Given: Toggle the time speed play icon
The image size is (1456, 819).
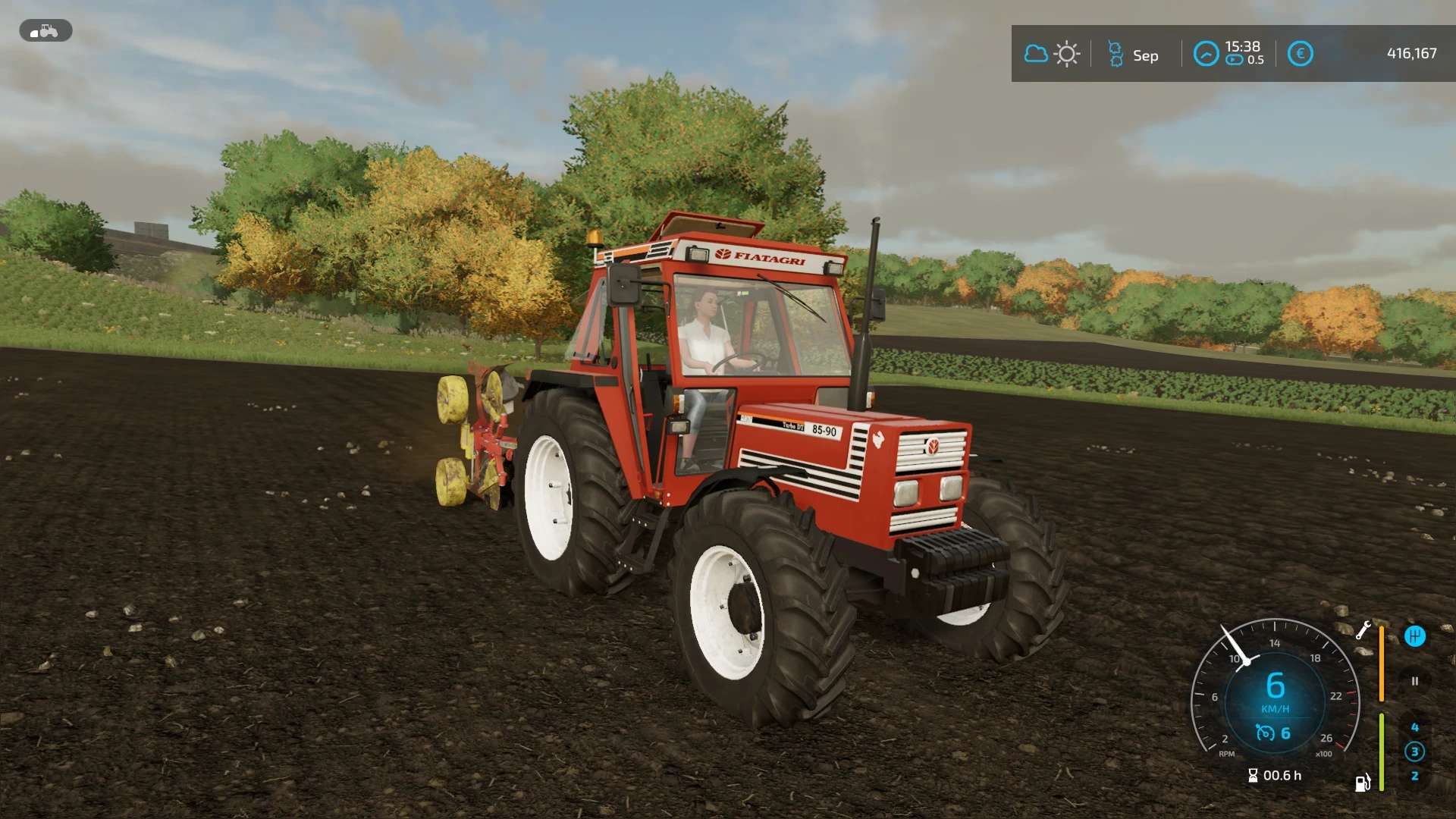Looking at the screenshot, I should pyautogui.click(x=1234, y=61).
